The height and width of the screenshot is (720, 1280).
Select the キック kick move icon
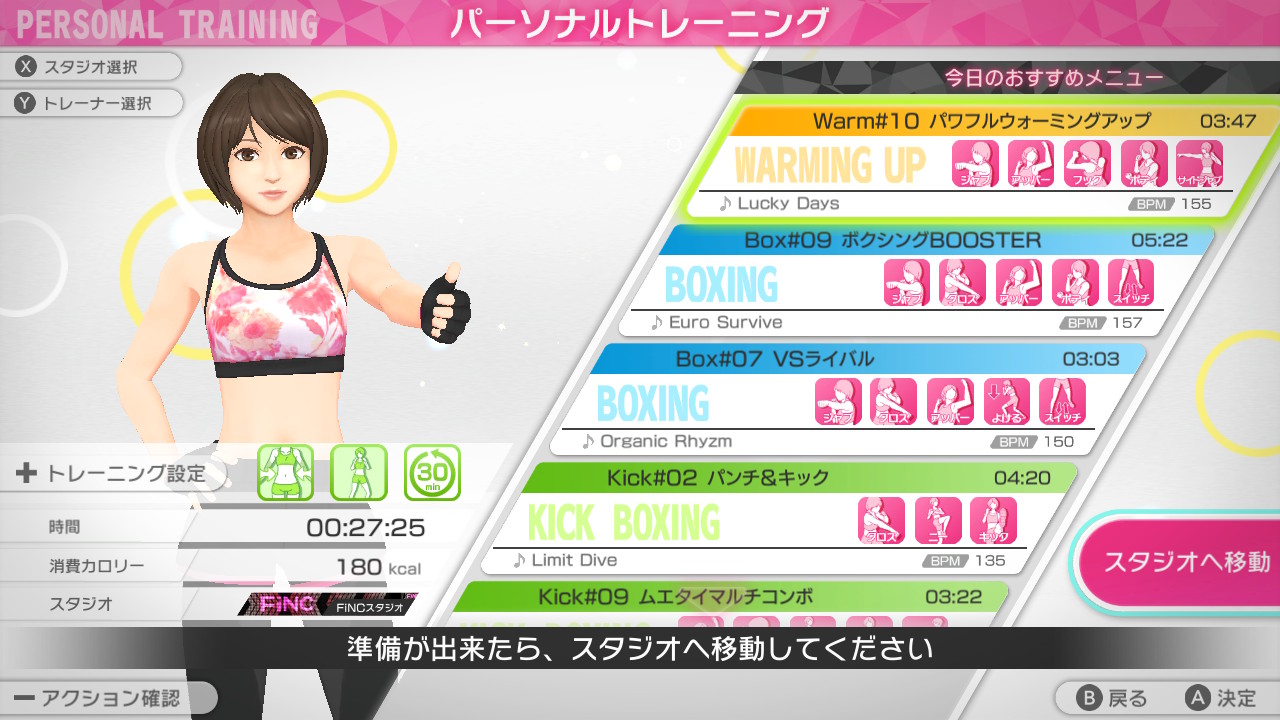click(x=993, y=520)
